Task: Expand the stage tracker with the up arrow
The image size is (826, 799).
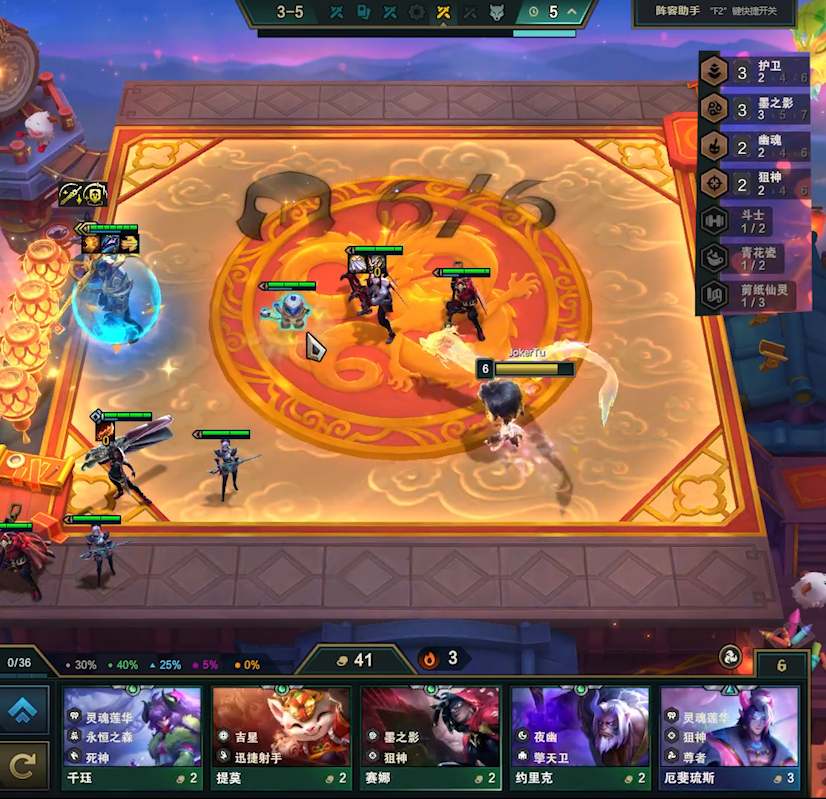Action: tap(572, 12)
